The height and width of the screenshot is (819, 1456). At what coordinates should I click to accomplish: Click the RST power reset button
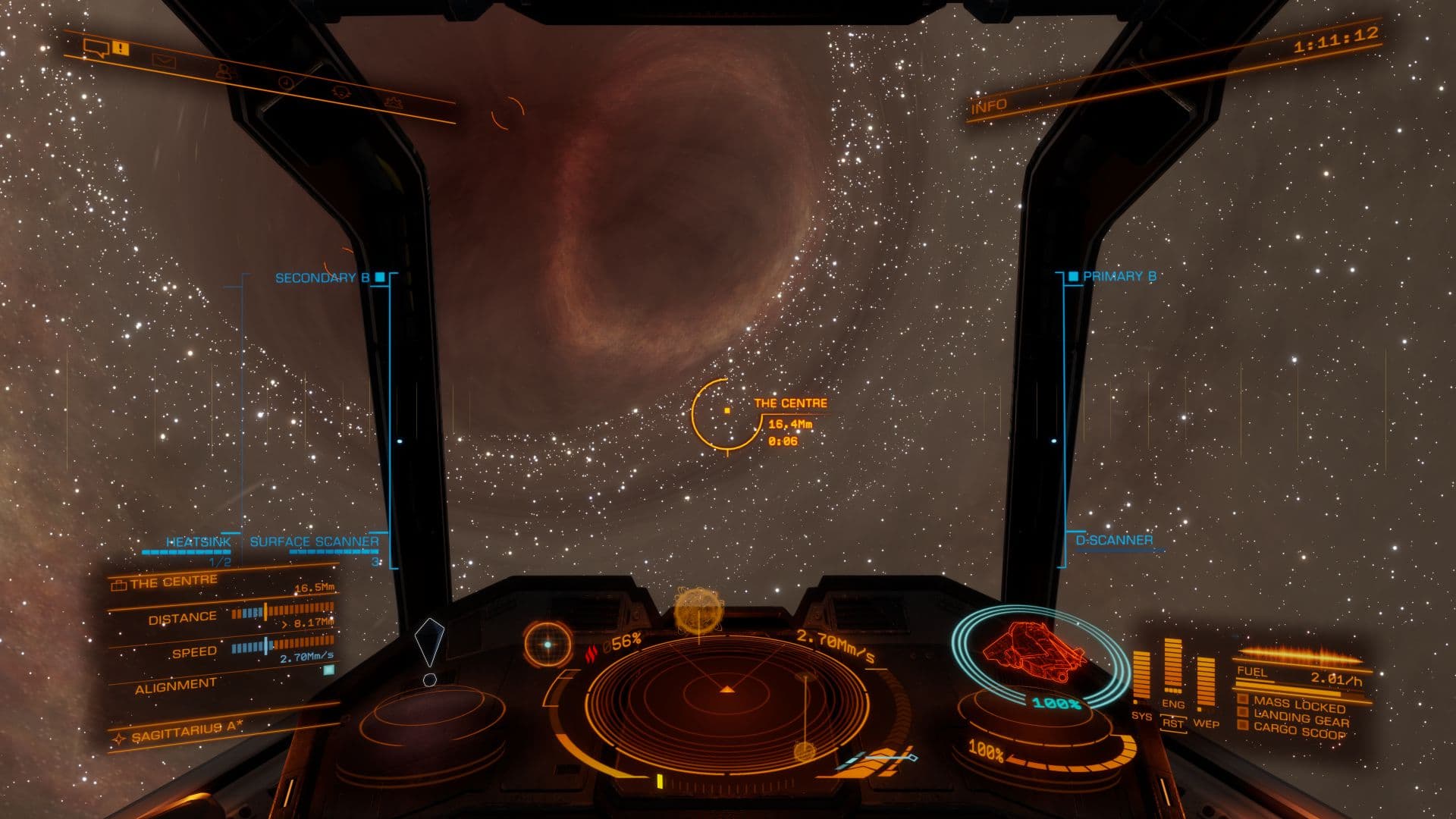[1173, 723]
